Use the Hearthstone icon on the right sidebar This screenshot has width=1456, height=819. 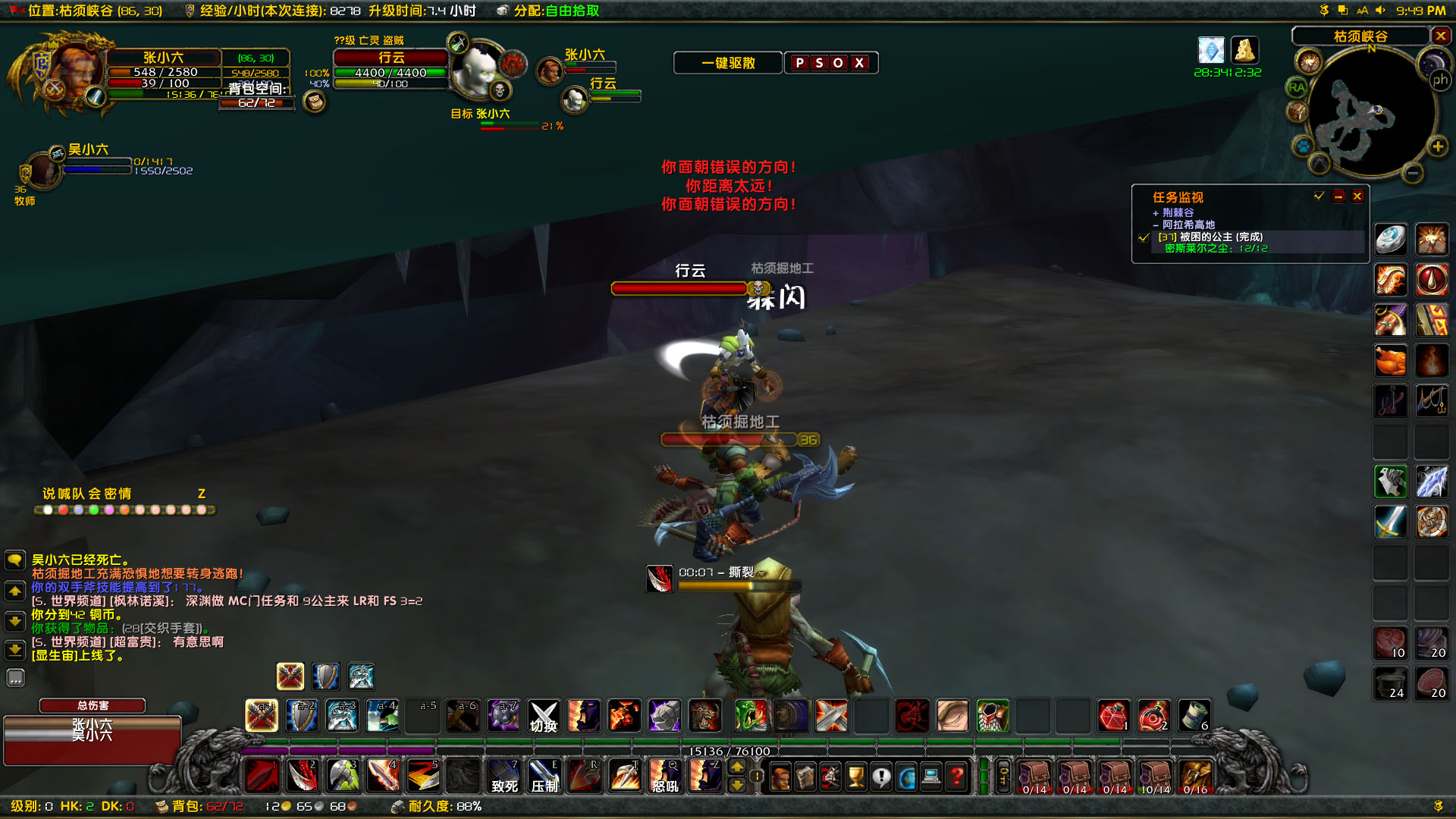pyautogui.click(x=1391, y=239)
